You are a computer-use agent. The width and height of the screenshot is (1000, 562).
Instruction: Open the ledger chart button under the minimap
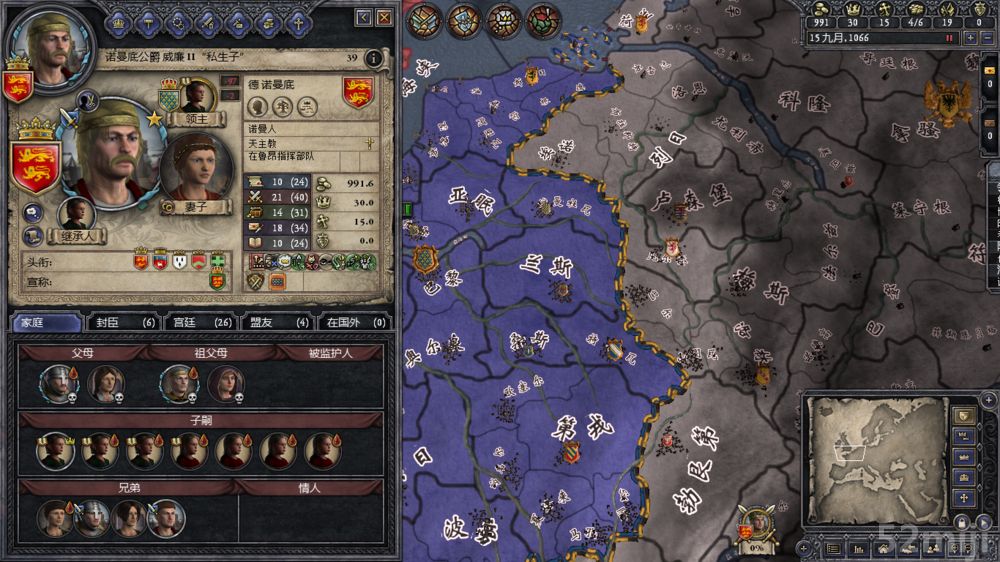pyautogui.click(x=859, y=548)
